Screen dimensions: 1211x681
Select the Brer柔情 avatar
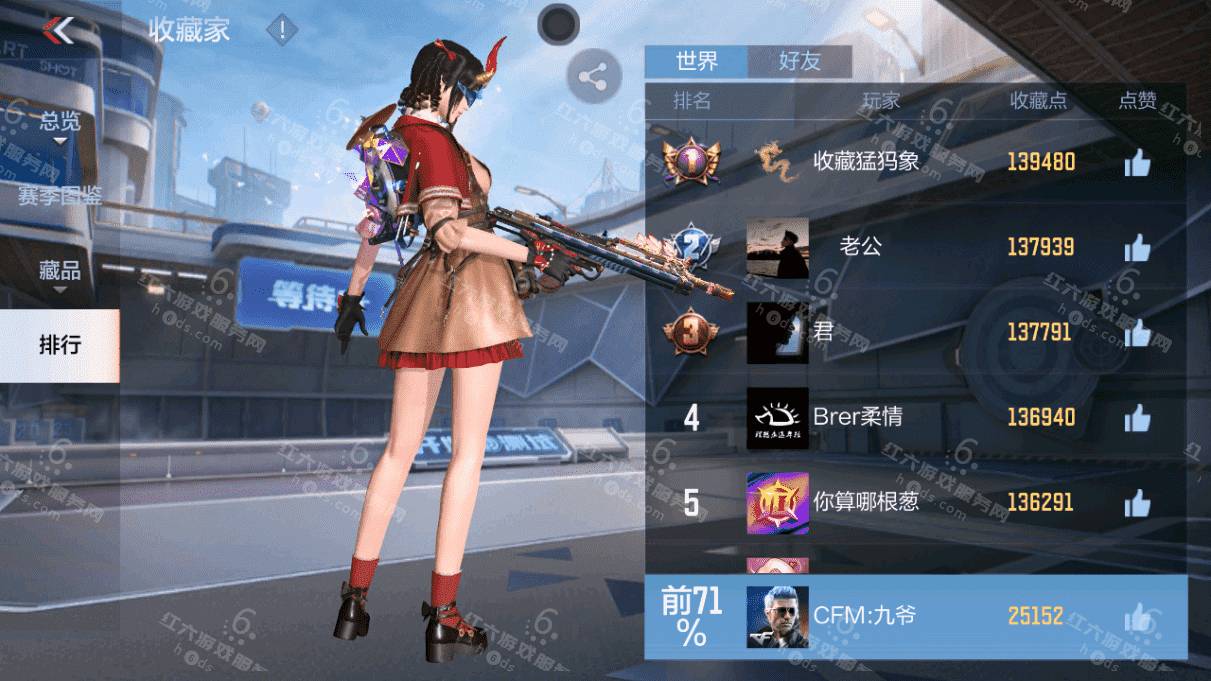click(777, 417)
